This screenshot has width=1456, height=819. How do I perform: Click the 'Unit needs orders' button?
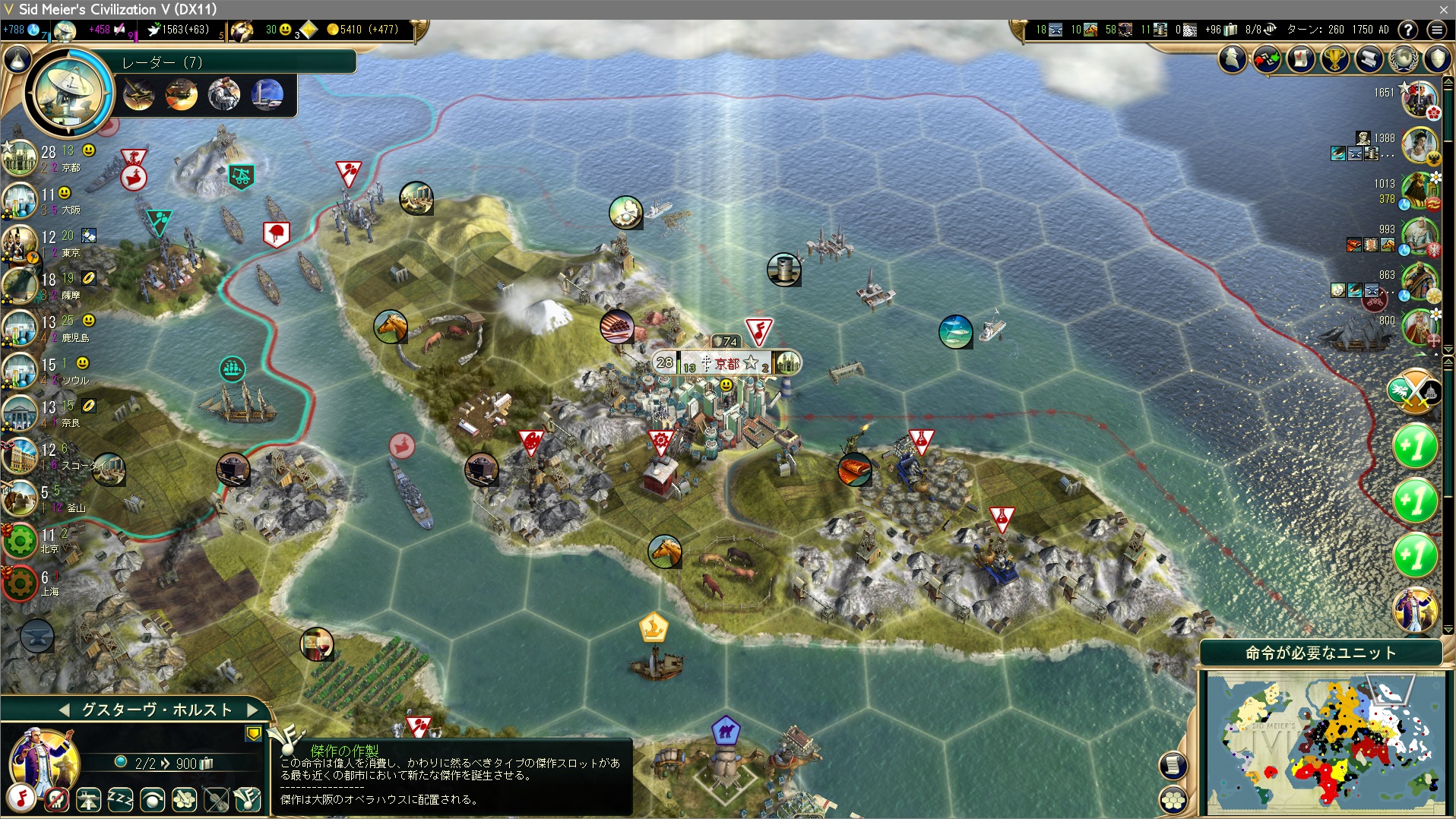pyautogui.click(x=1321, y=653)
